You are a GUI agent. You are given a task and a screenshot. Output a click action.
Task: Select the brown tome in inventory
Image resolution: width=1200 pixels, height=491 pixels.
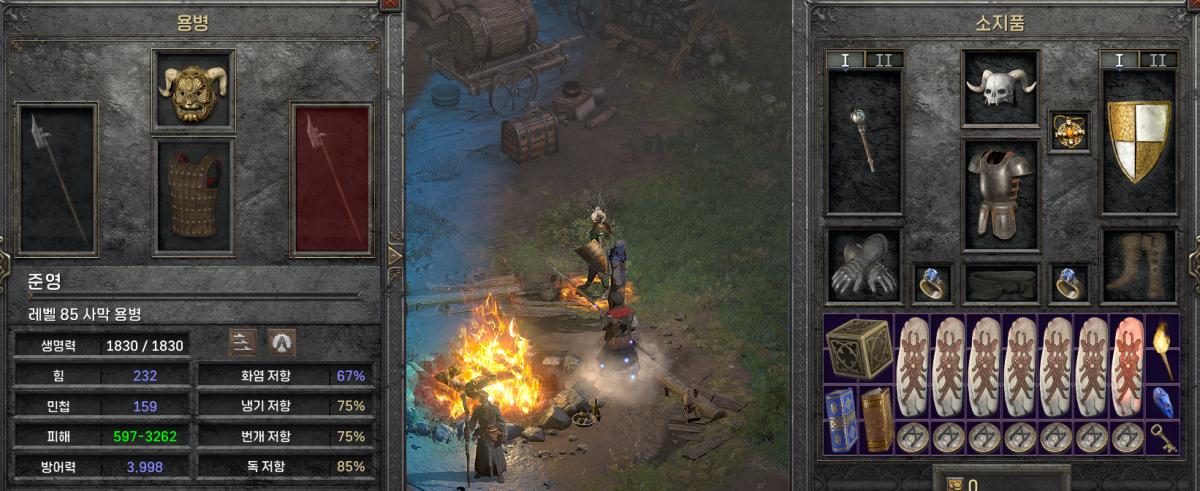pyautogui.click(x=876, y=418)
